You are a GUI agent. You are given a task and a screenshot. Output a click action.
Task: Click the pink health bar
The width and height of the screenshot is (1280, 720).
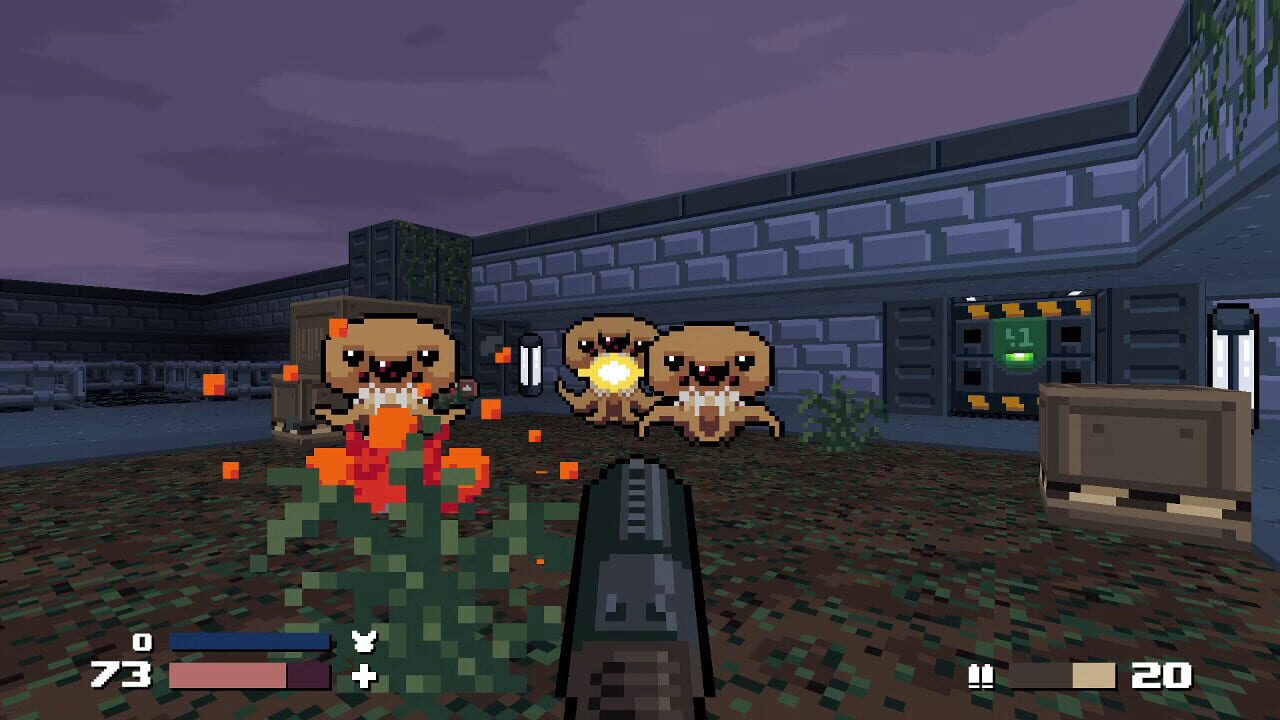click(x=228, y=675)
